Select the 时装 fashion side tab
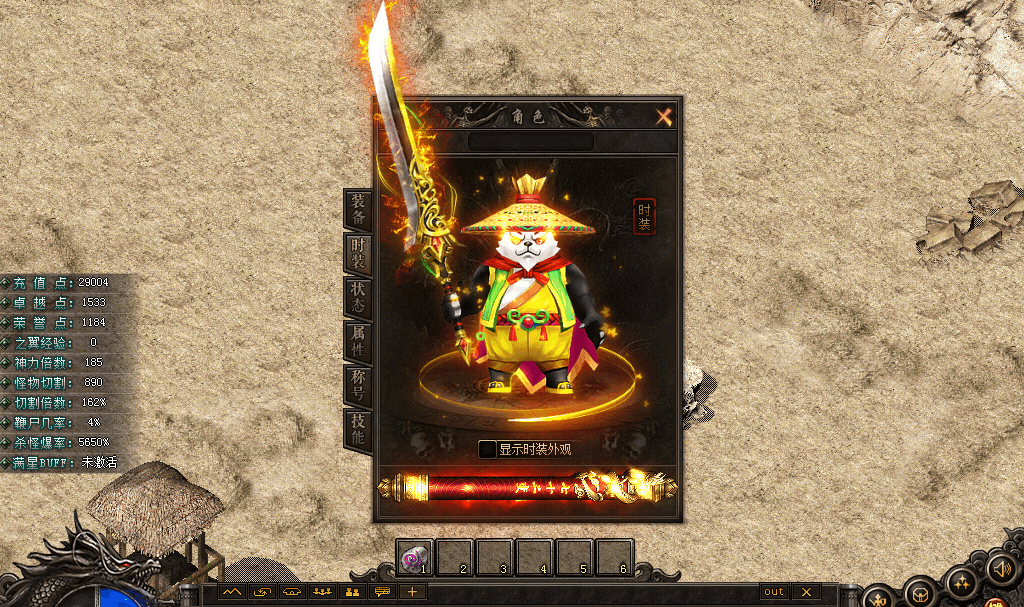 pos(357,254)
